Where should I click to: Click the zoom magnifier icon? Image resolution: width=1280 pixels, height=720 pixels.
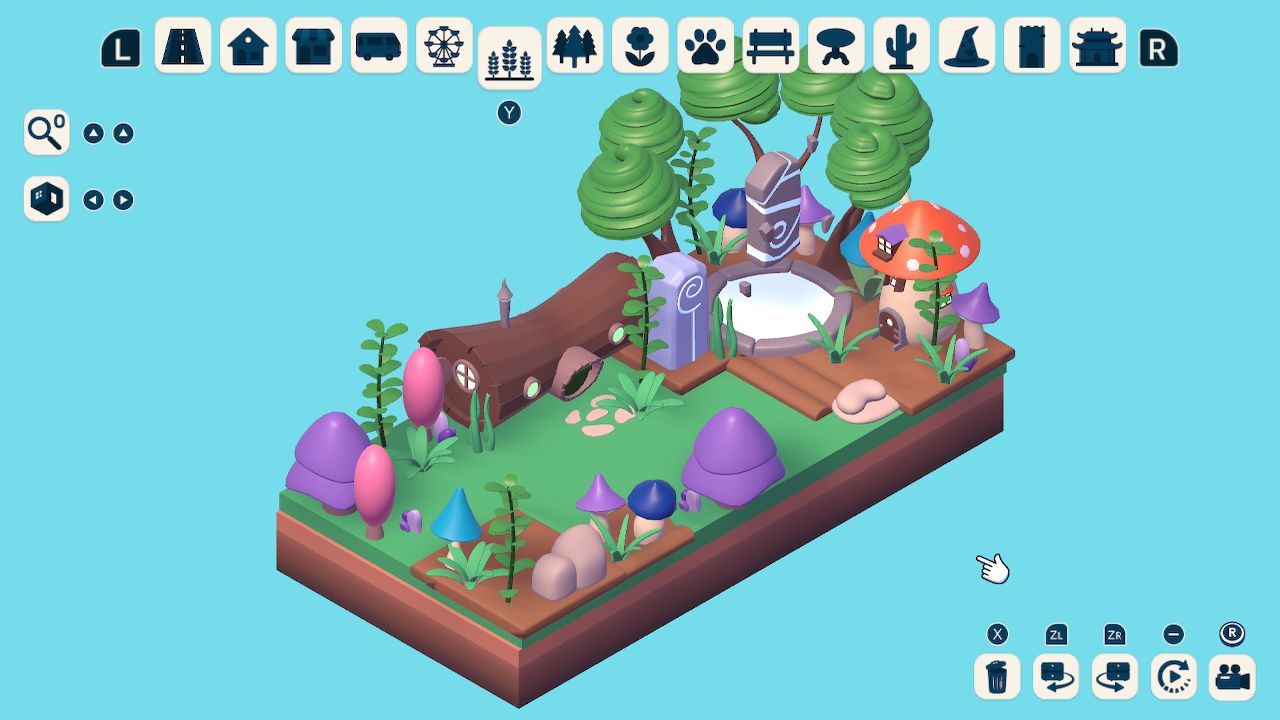coord(45,131)
